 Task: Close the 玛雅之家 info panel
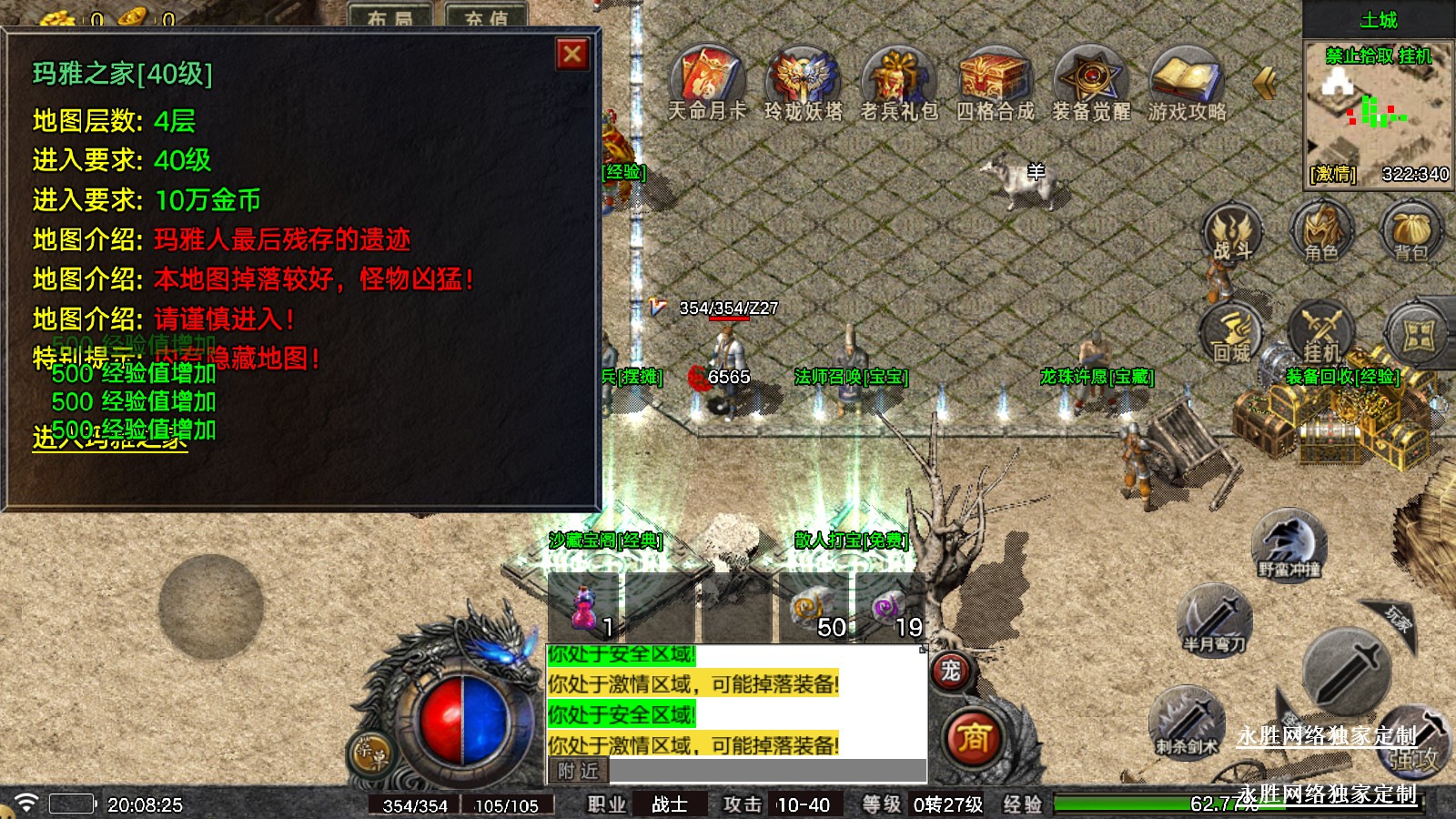[x=572, y=55]
